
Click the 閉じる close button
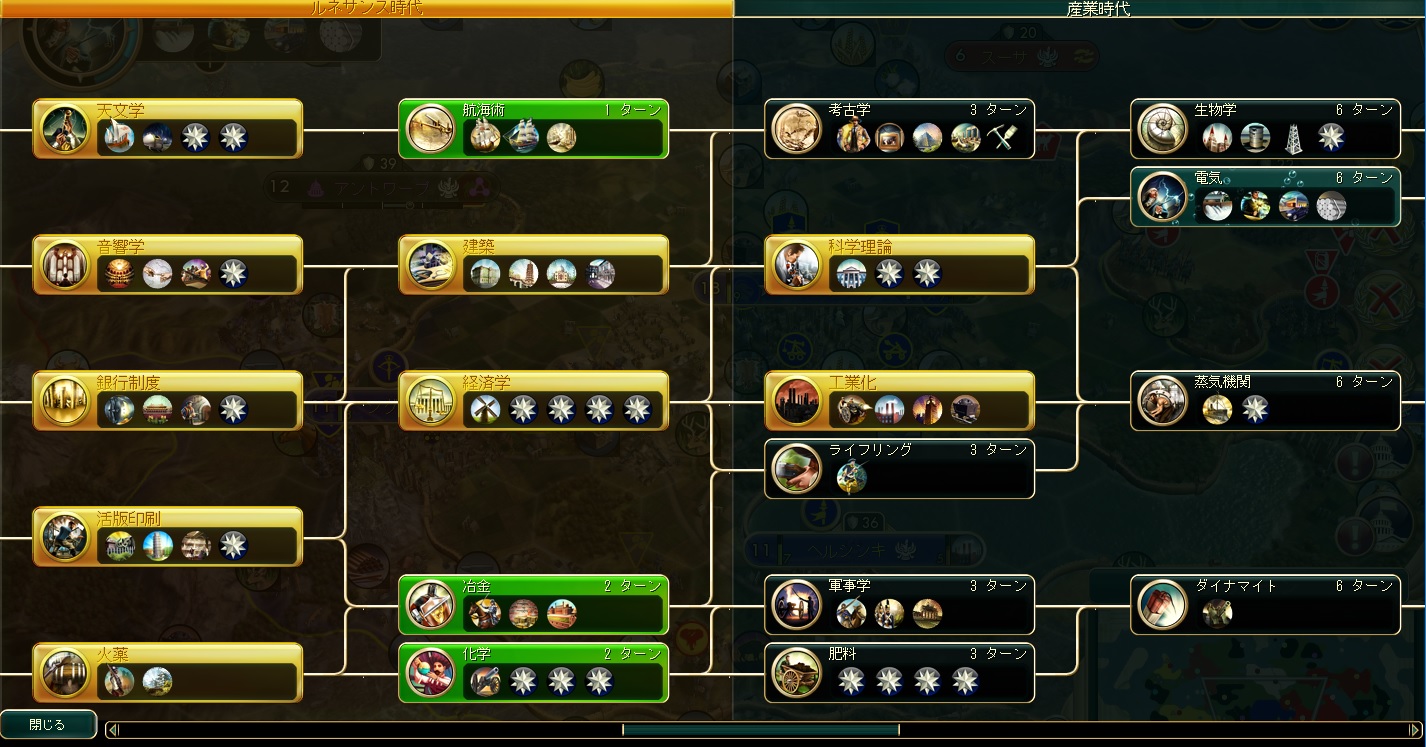click(48, 724)
